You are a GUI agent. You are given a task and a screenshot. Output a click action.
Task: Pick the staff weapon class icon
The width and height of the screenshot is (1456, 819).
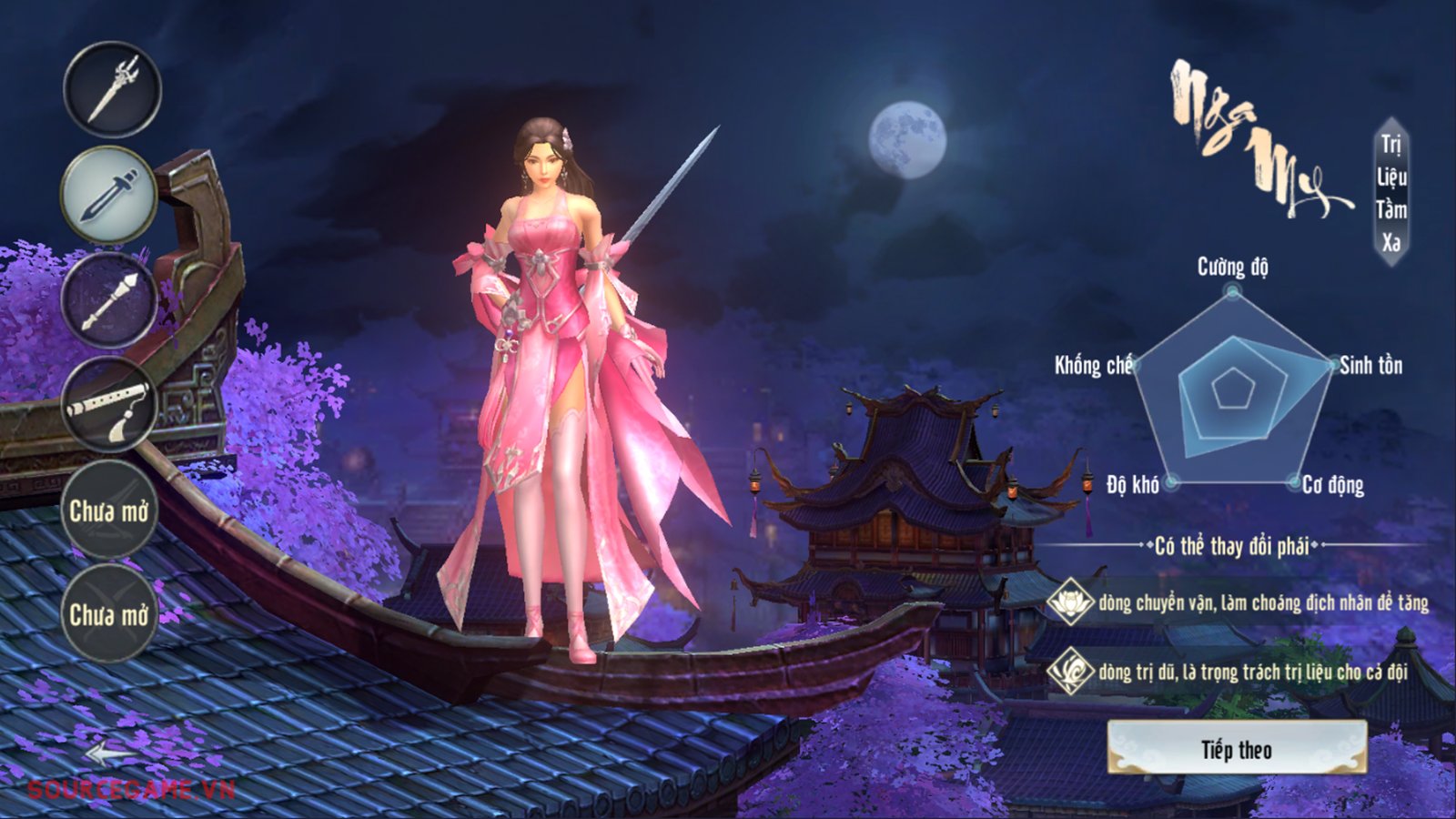(x=109, y=300)
